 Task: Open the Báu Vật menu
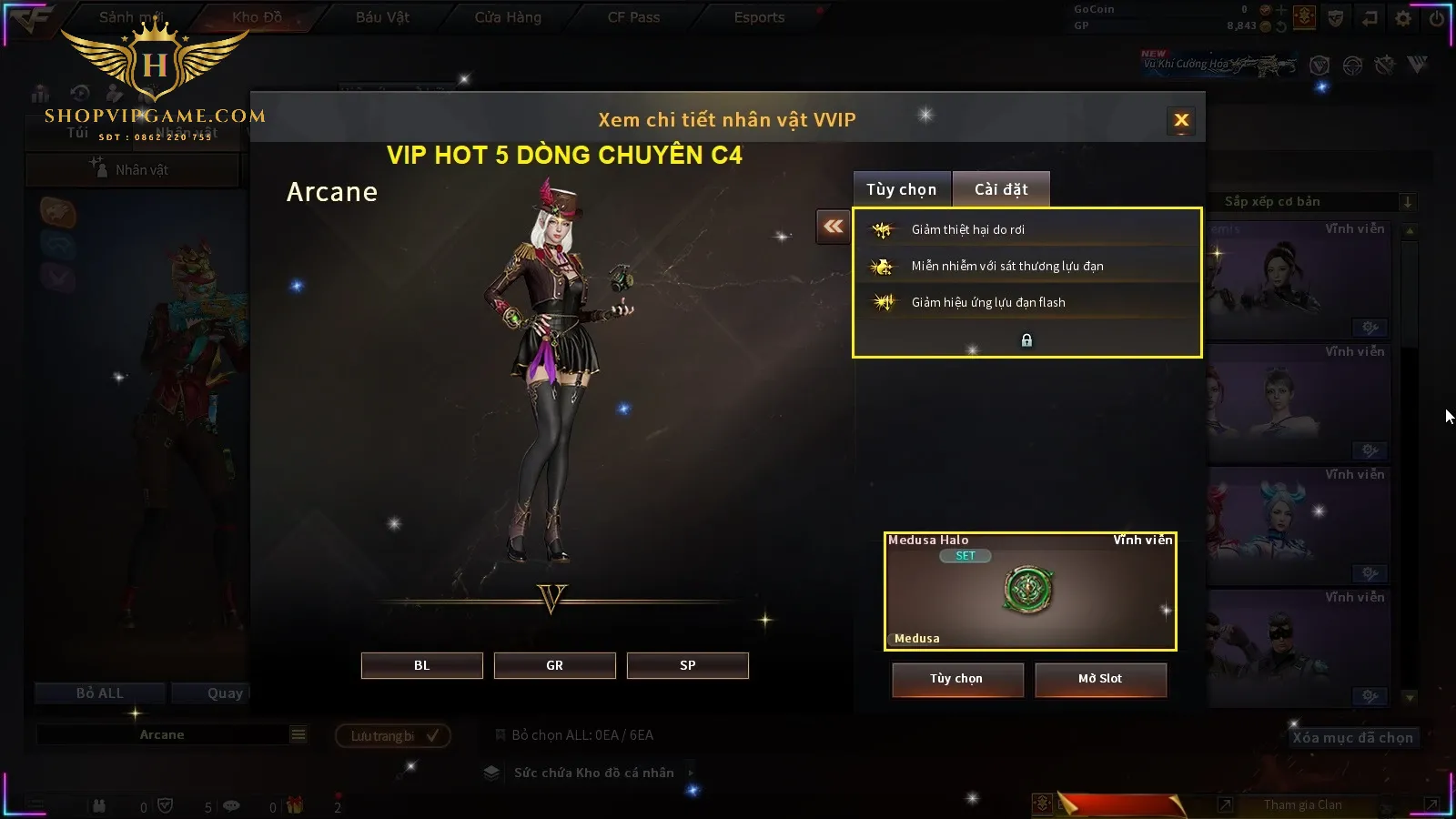[x=382, y=17]
